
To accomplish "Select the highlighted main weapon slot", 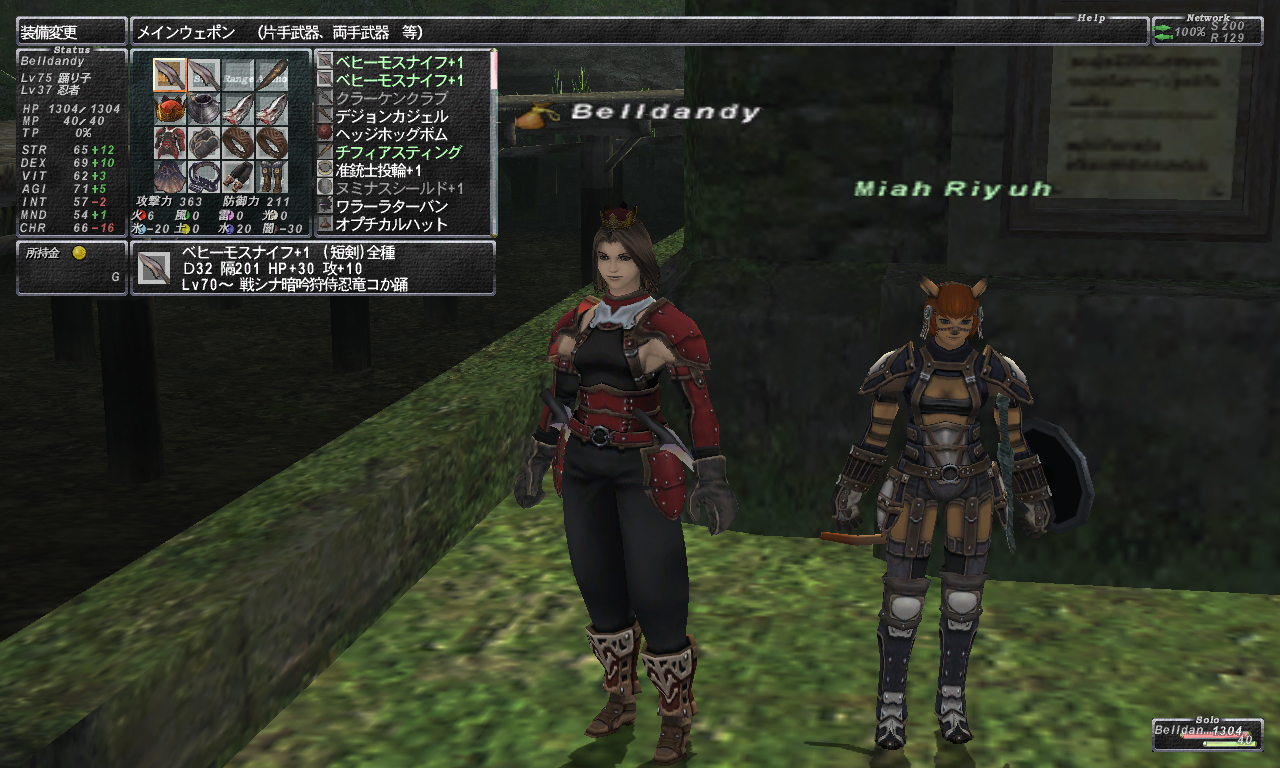I will [x=169, y=74].
